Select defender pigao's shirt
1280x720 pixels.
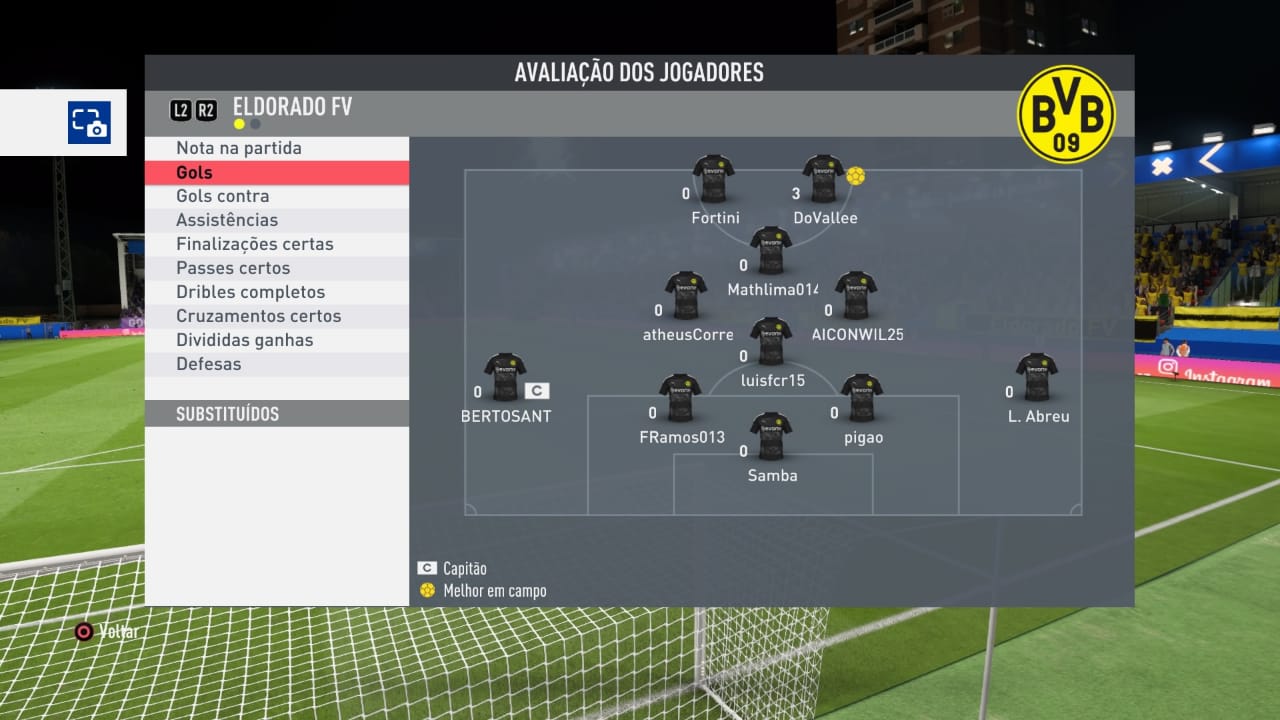click(861, 398)
